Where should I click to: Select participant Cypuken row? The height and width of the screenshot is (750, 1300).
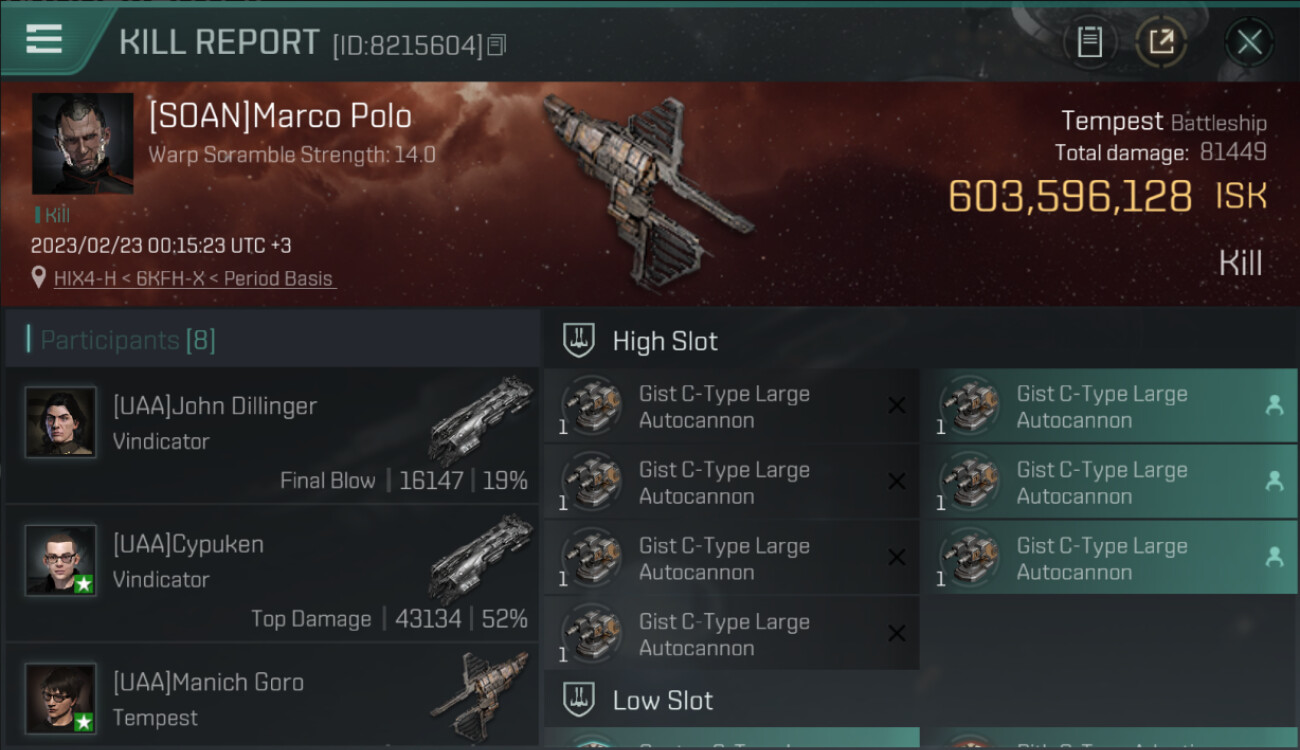(x=272, y=573)
